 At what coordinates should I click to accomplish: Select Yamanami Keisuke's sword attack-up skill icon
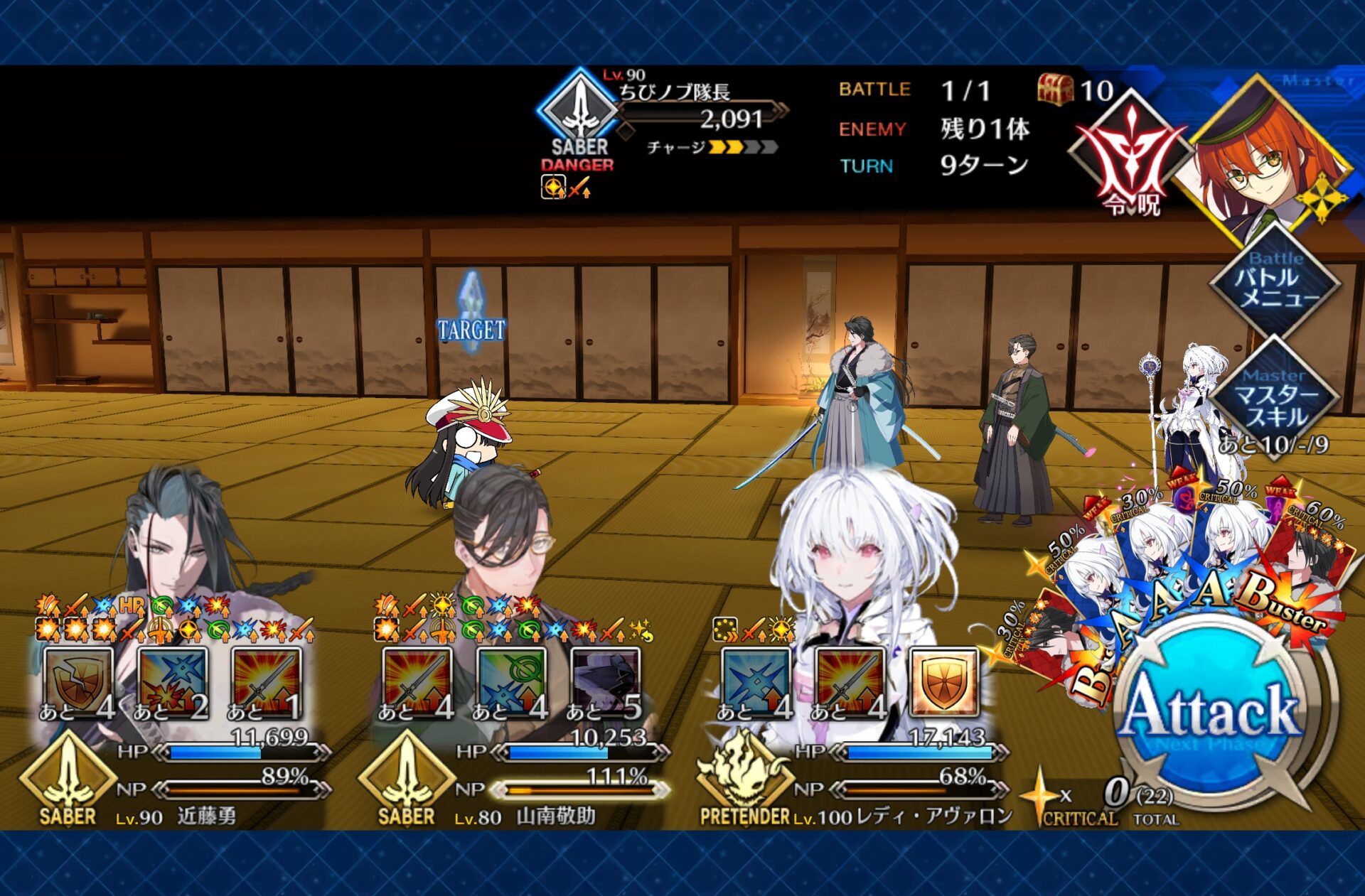[417, 682]
